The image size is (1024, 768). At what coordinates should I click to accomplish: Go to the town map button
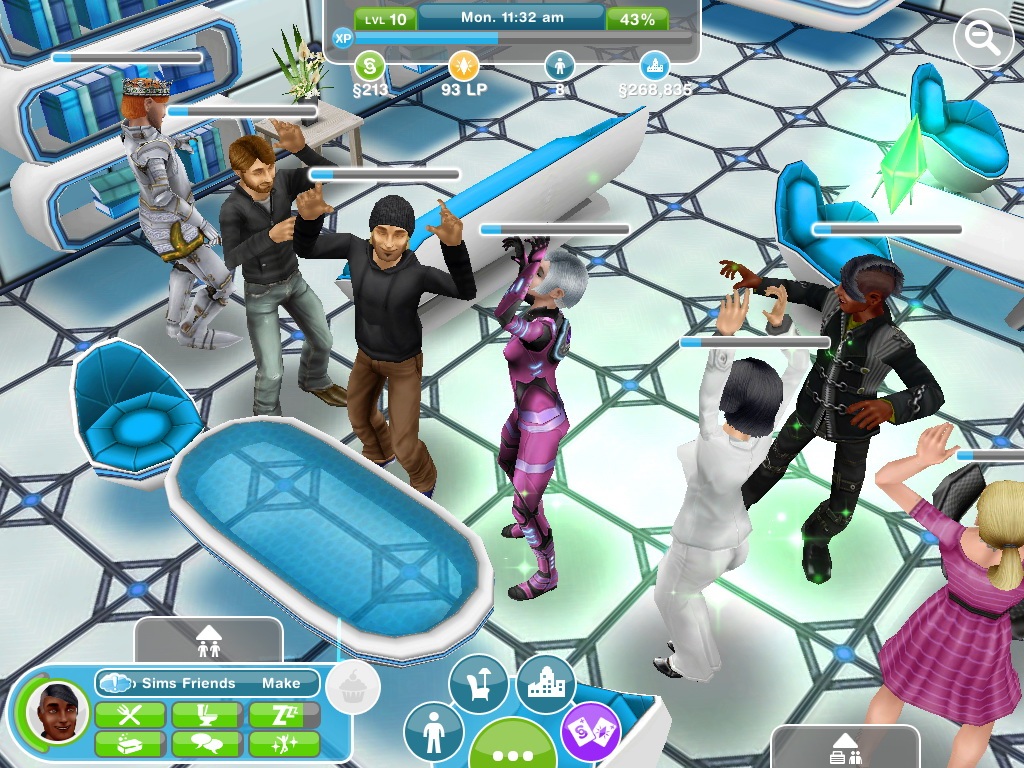546,685
